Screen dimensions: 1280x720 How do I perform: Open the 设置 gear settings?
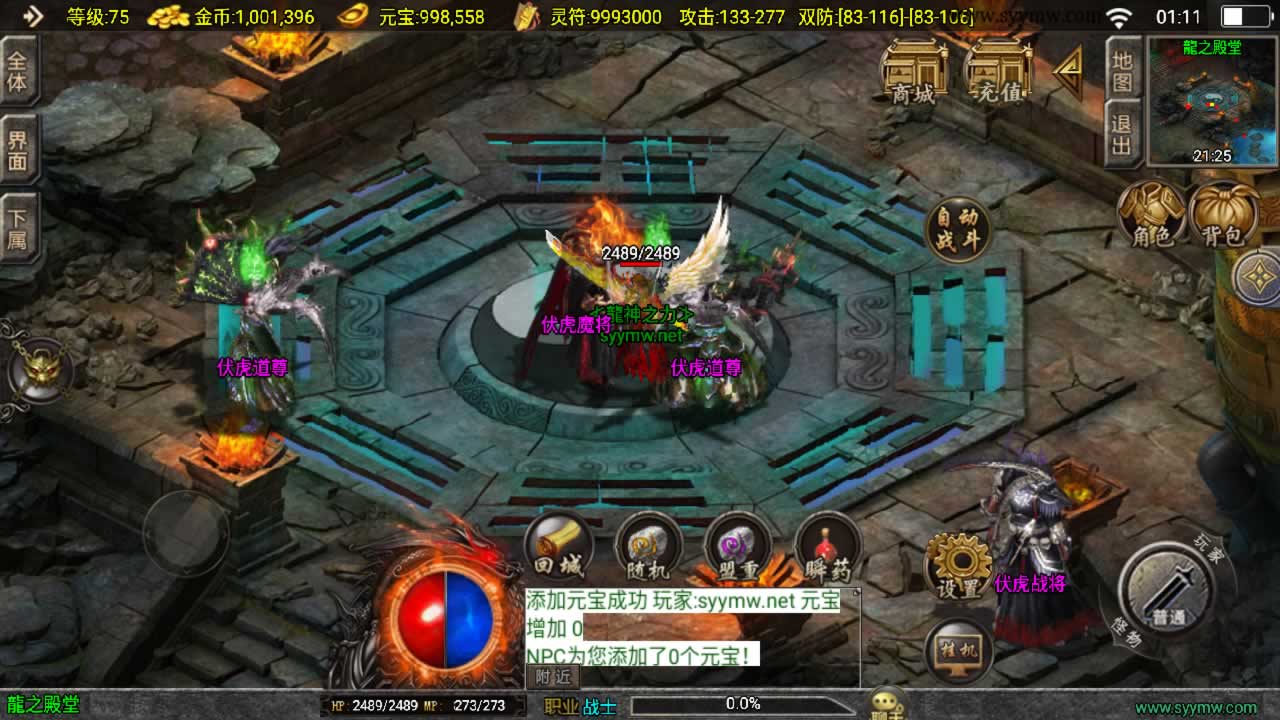958,566
